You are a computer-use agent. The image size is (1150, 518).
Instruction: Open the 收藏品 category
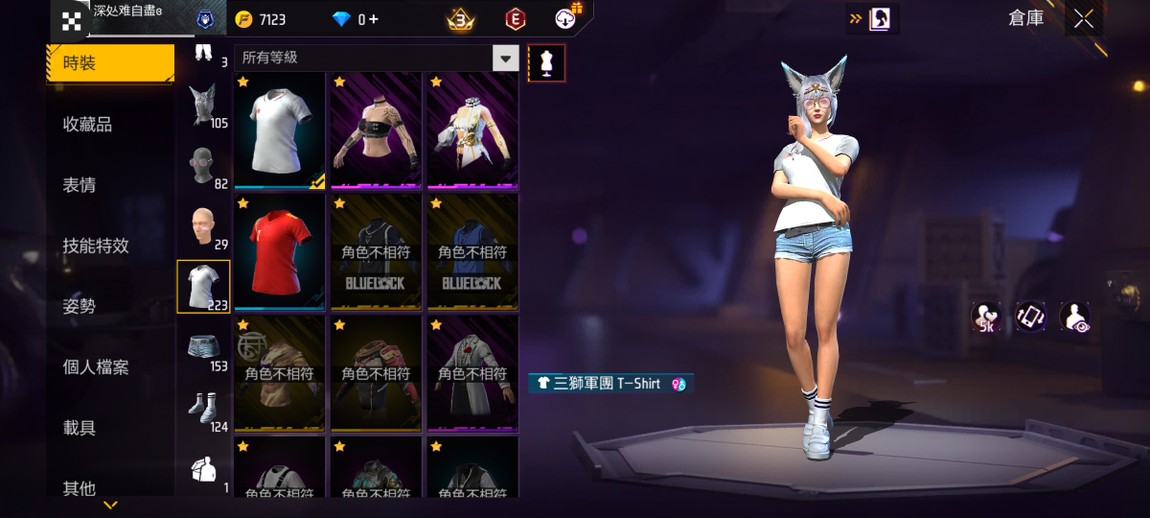88,124
